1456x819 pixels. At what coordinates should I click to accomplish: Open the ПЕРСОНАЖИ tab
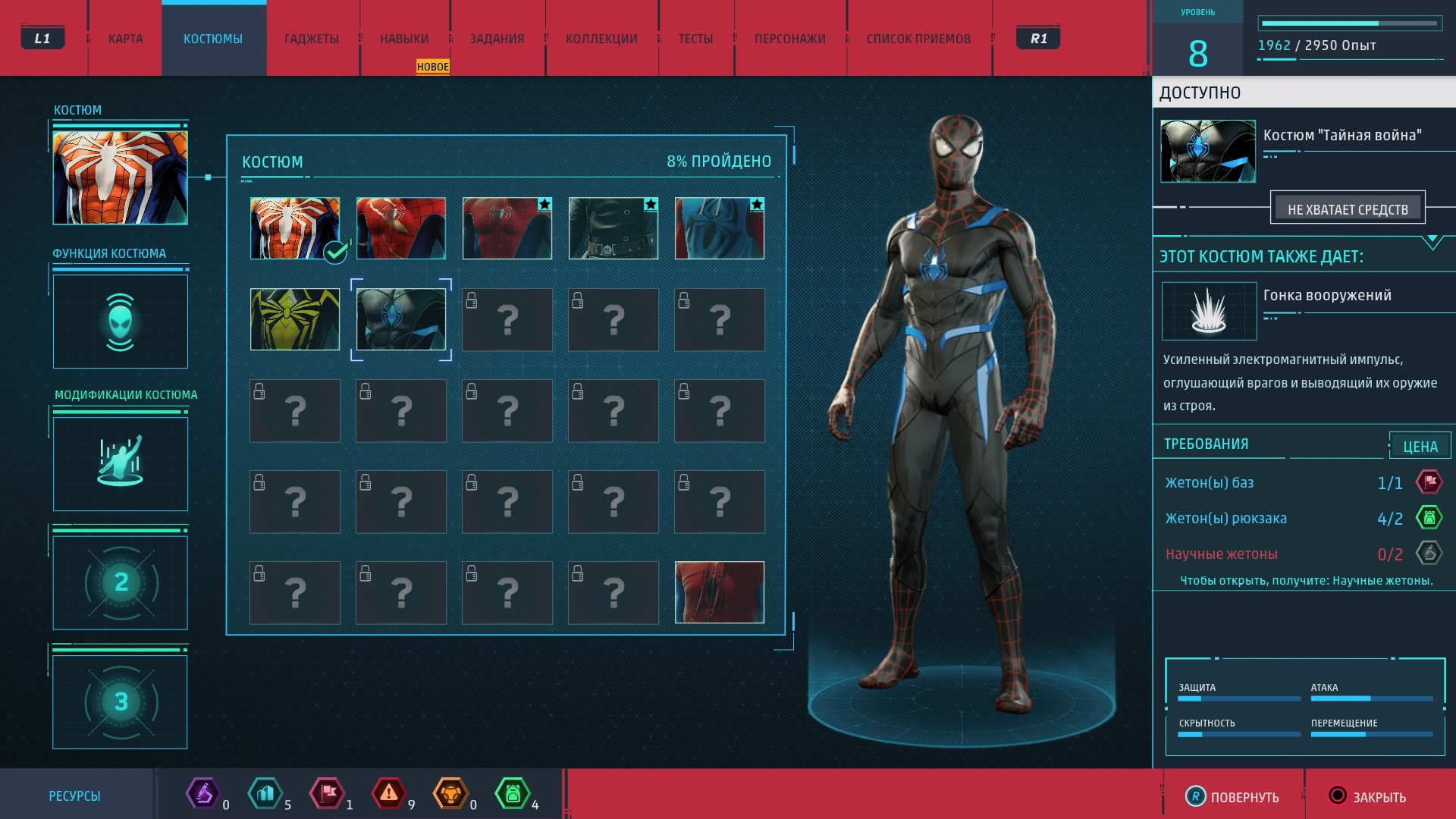point(789,39)
